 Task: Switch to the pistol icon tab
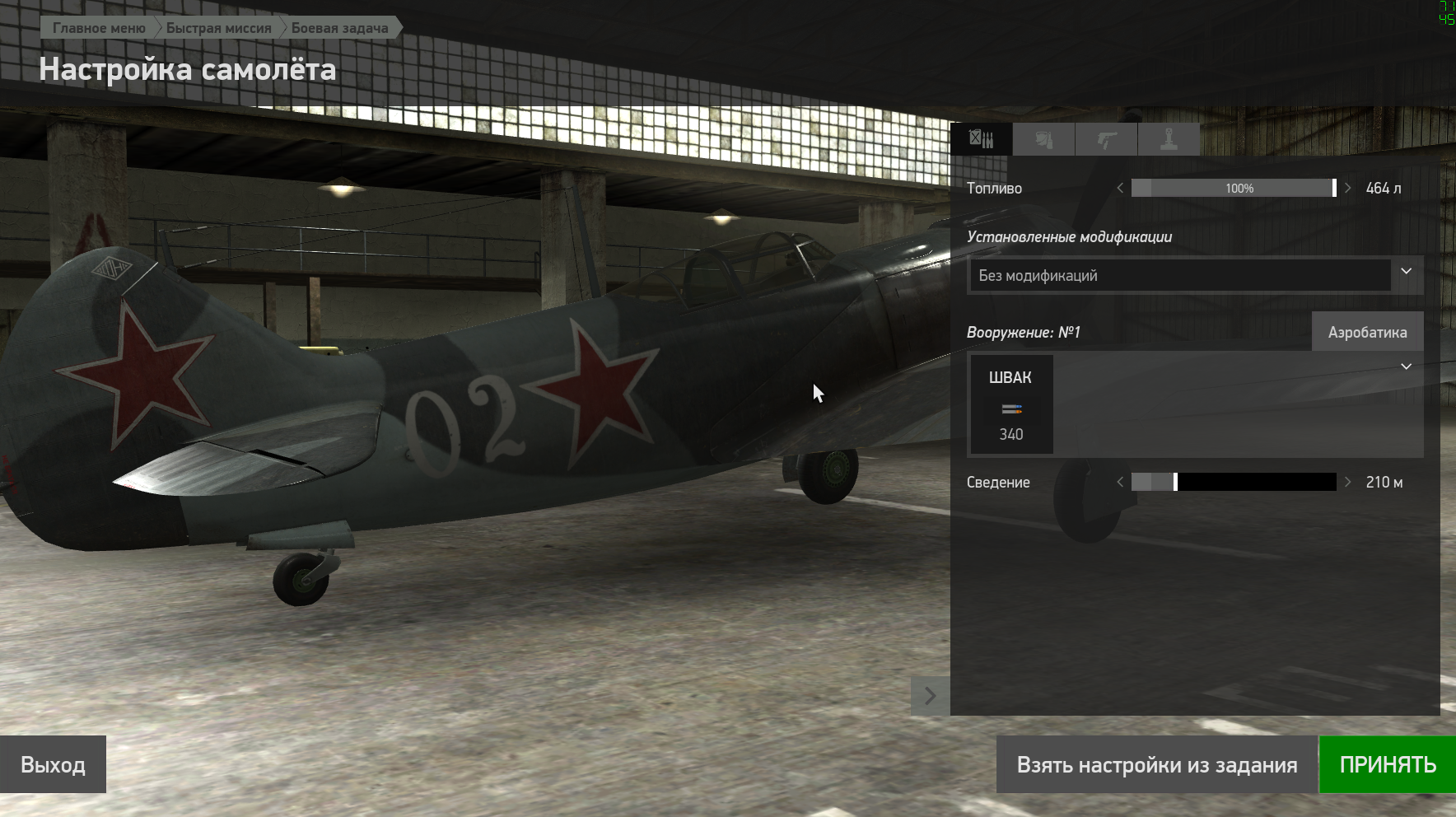1106,139
